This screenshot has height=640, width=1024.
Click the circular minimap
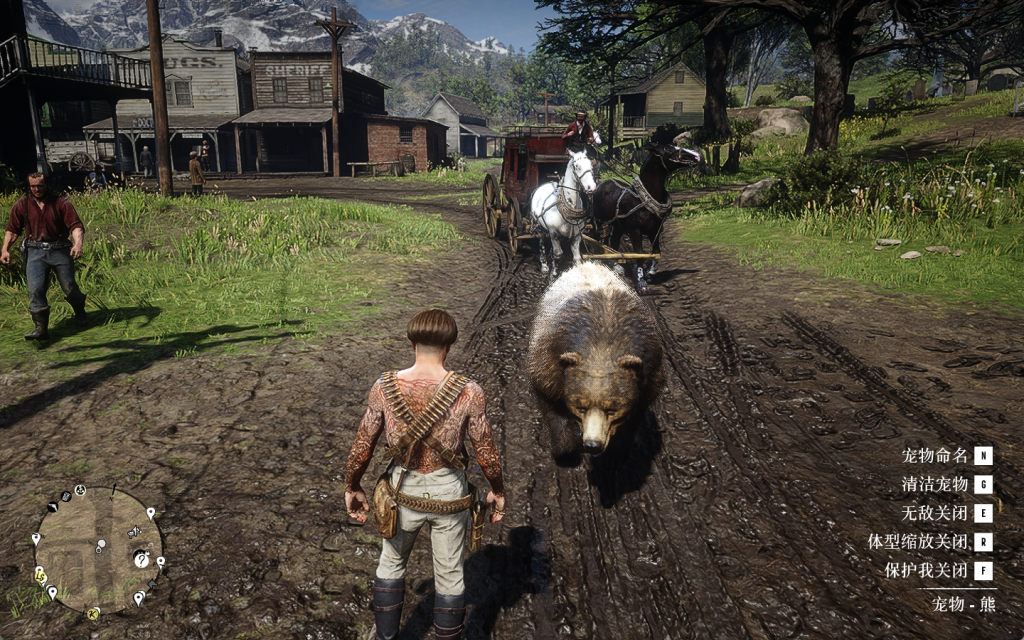(x=97, y=549)
